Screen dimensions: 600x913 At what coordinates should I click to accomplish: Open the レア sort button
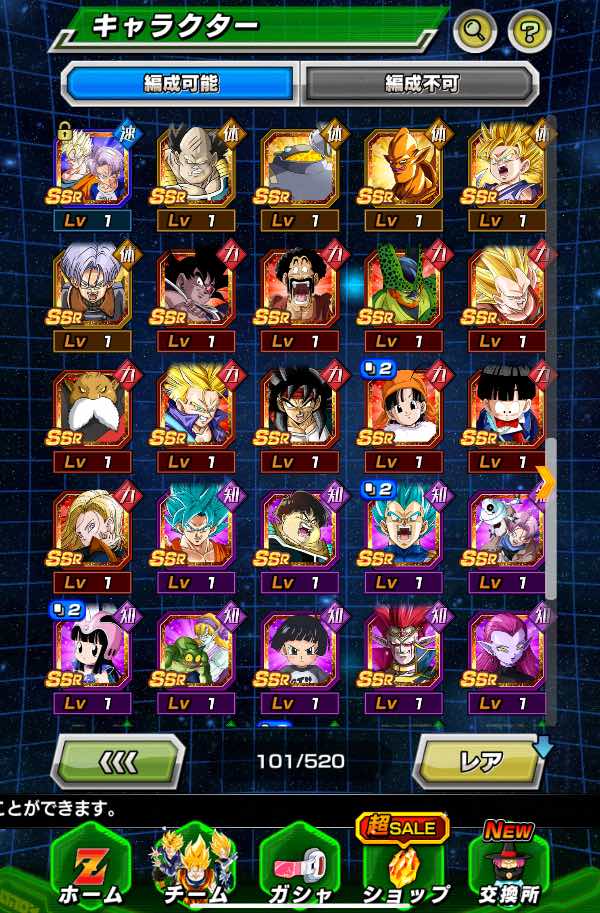[x=481, y=762]
